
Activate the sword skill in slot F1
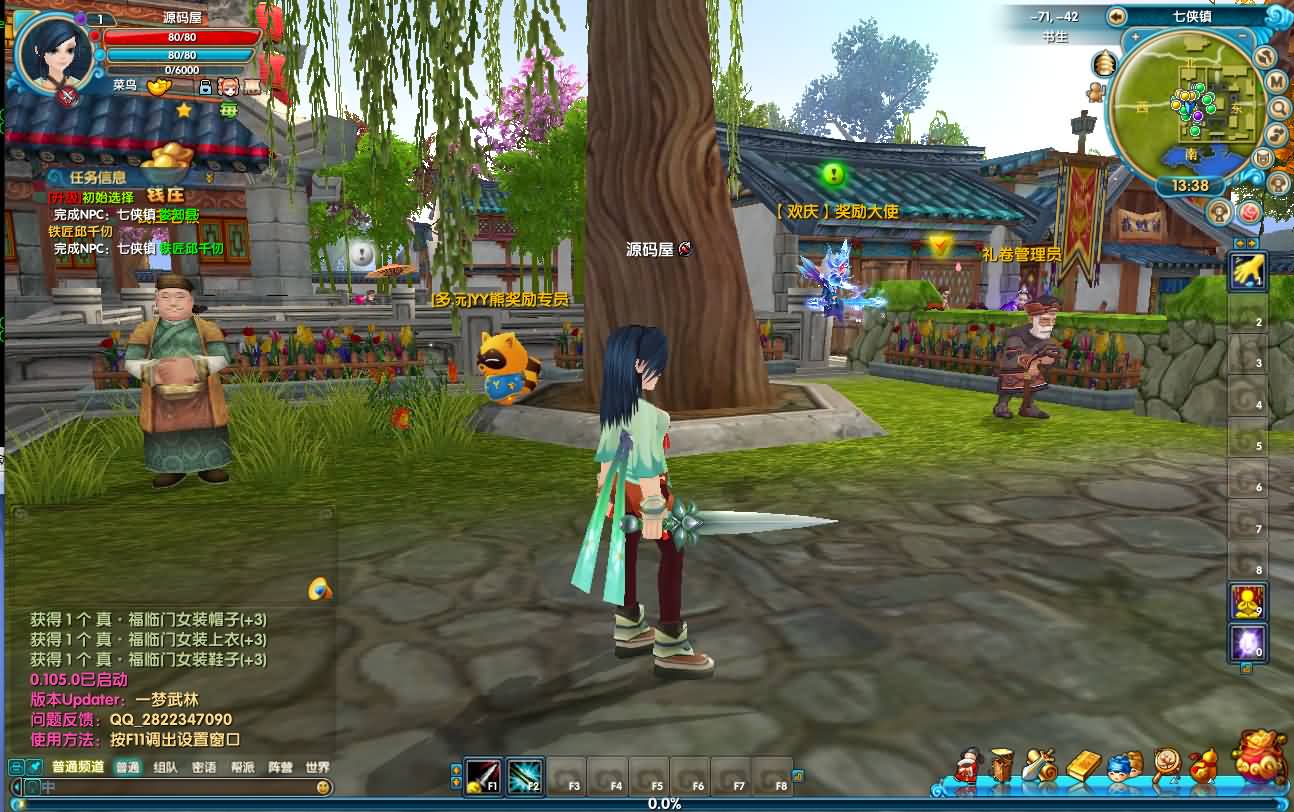click(x=483, y=776)
